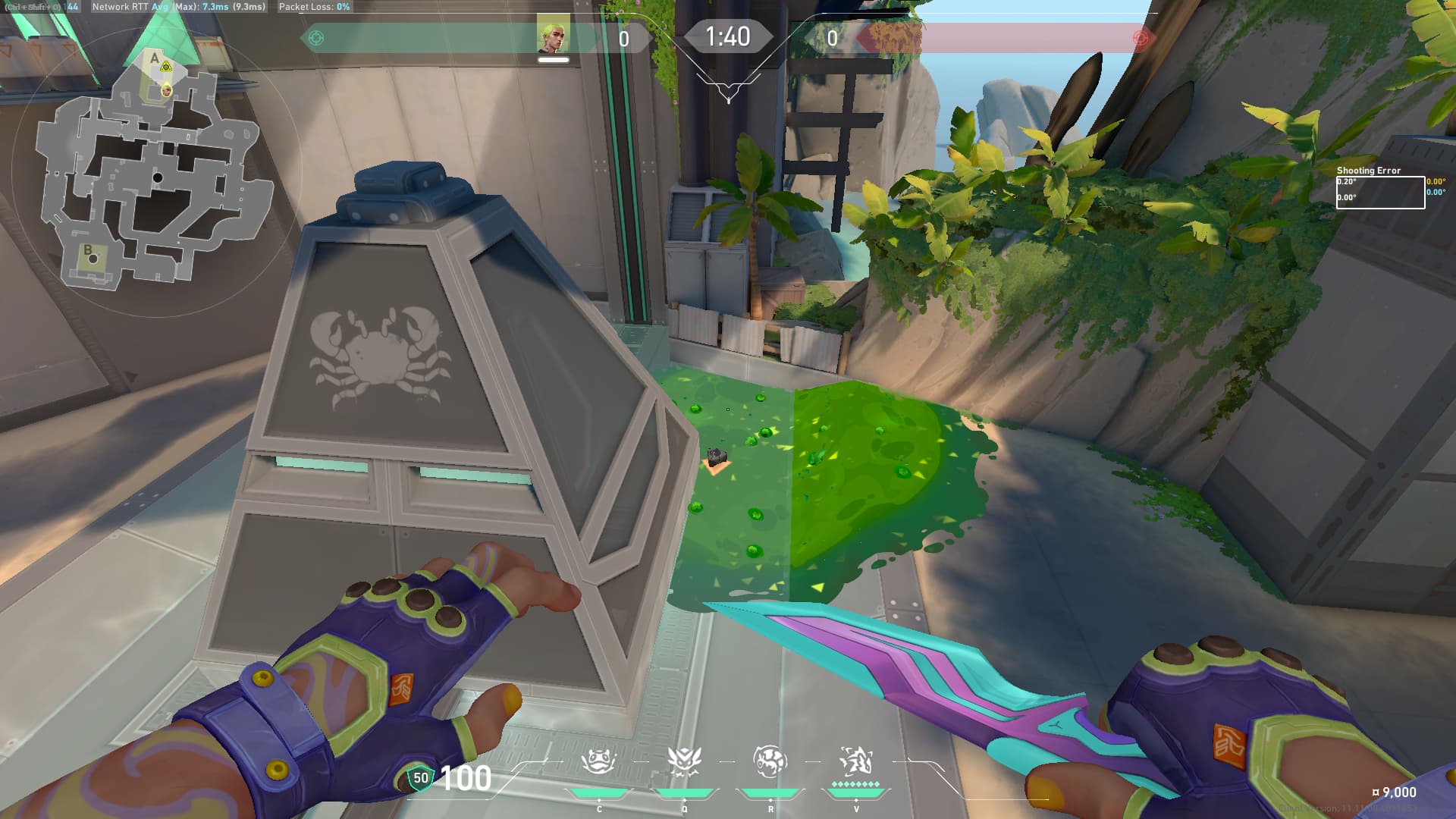This screenshot has height=819, width=1456.
Task: Use the Dizzy ability icon
Action: 770,762
